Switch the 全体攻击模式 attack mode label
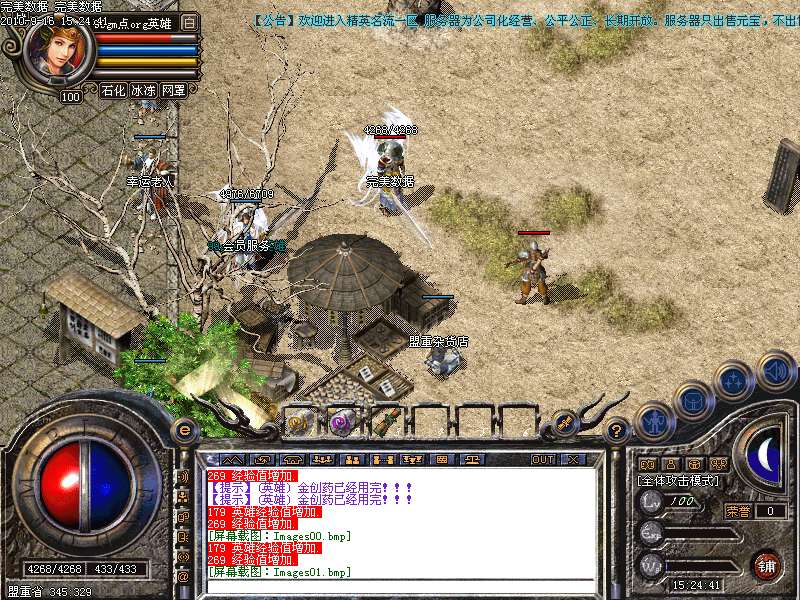Image resolution: width=800 pixels, height=600 pixels. (679, 481)
